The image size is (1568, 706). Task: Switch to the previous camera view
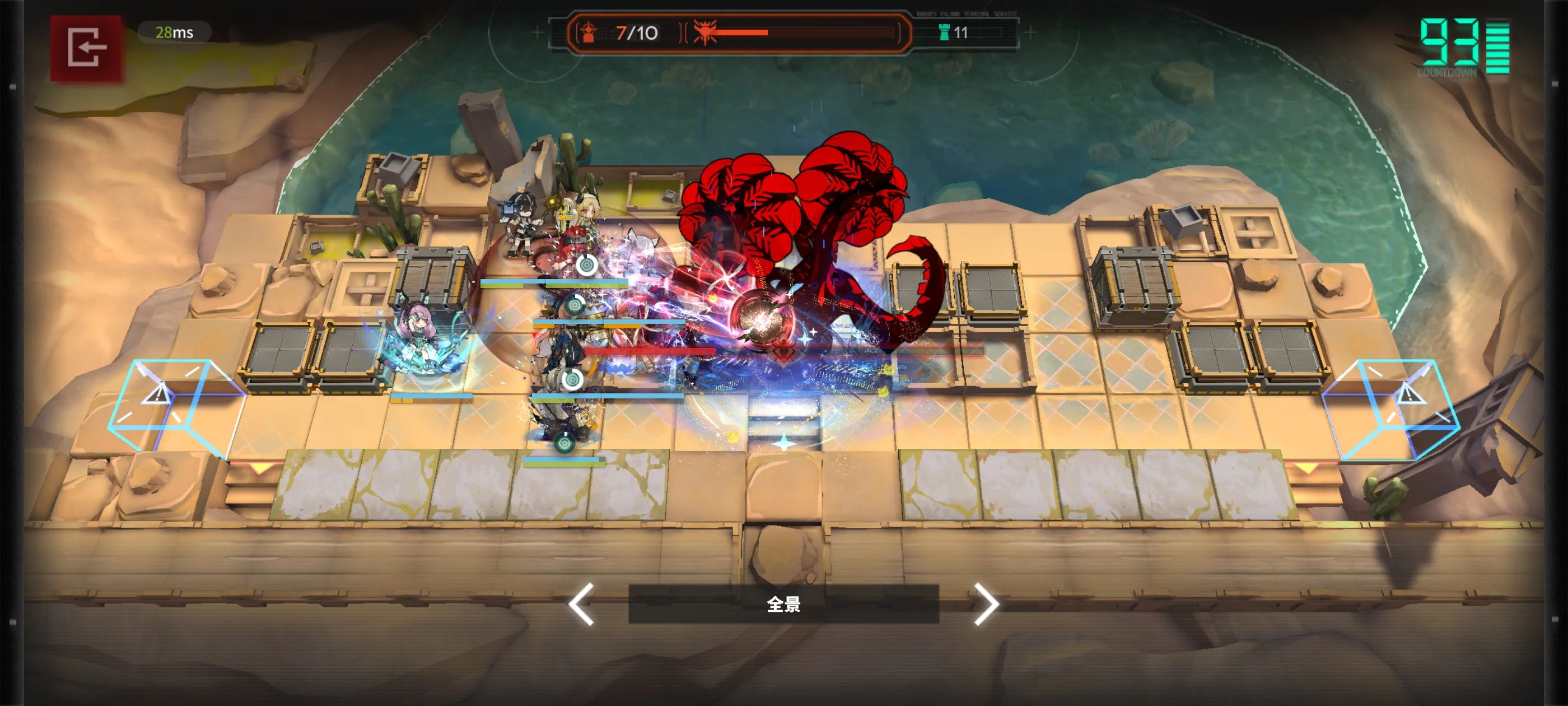click(x=581, y=603)
